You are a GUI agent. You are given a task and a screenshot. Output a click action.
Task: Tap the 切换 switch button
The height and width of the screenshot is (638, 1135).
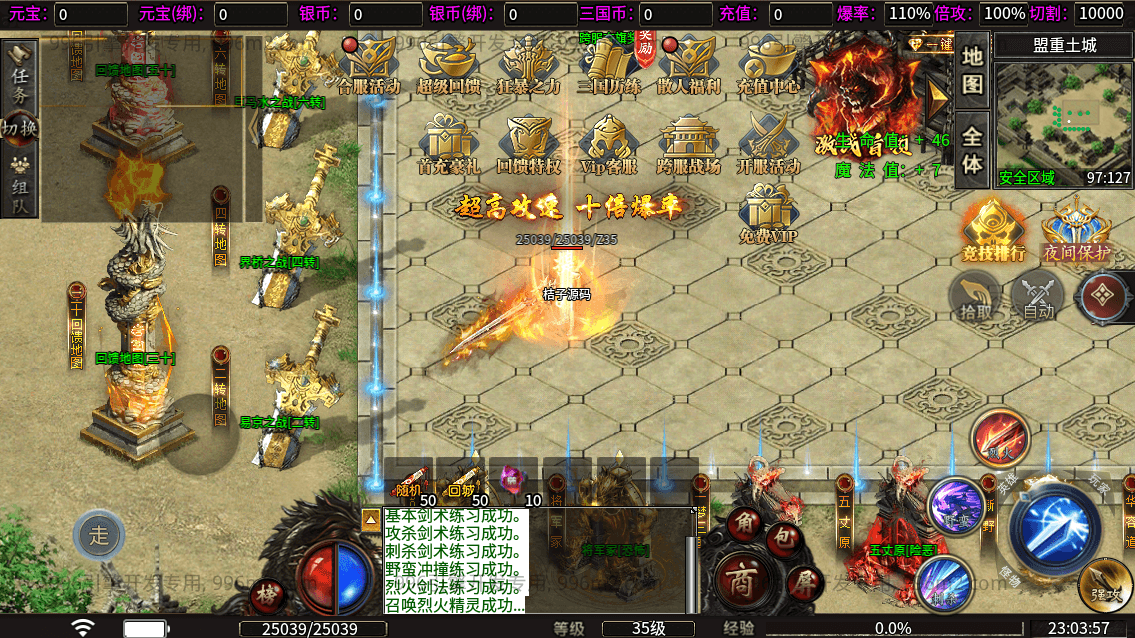[x=19, y=128]
